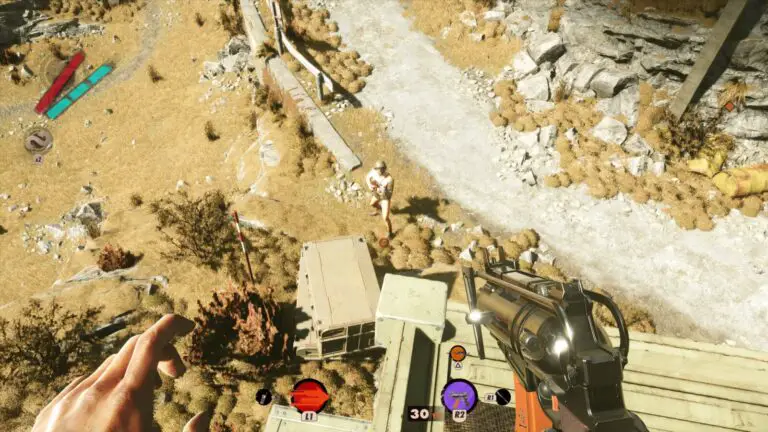
Task: Select the dark gadget icon beside the red weapon
Action: pos(264,396)
